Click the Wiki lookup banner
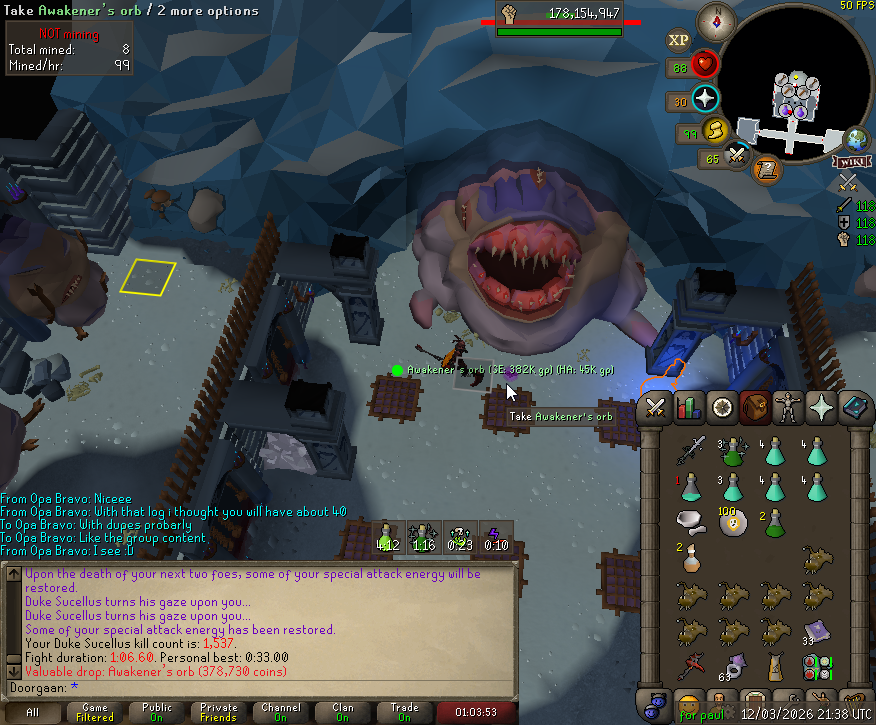This screenshot has height=725, width=876. [x=849, y=161]
